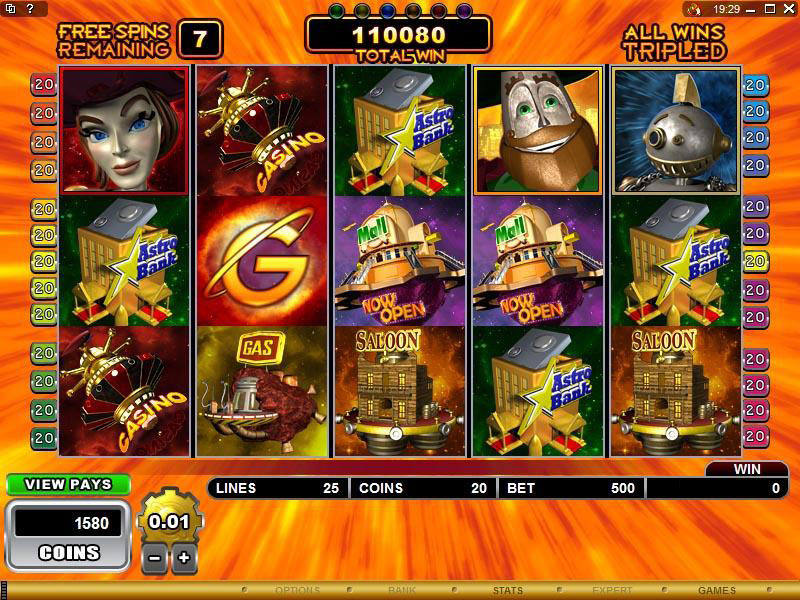Switch to Expert mode

tap(612, 591)
